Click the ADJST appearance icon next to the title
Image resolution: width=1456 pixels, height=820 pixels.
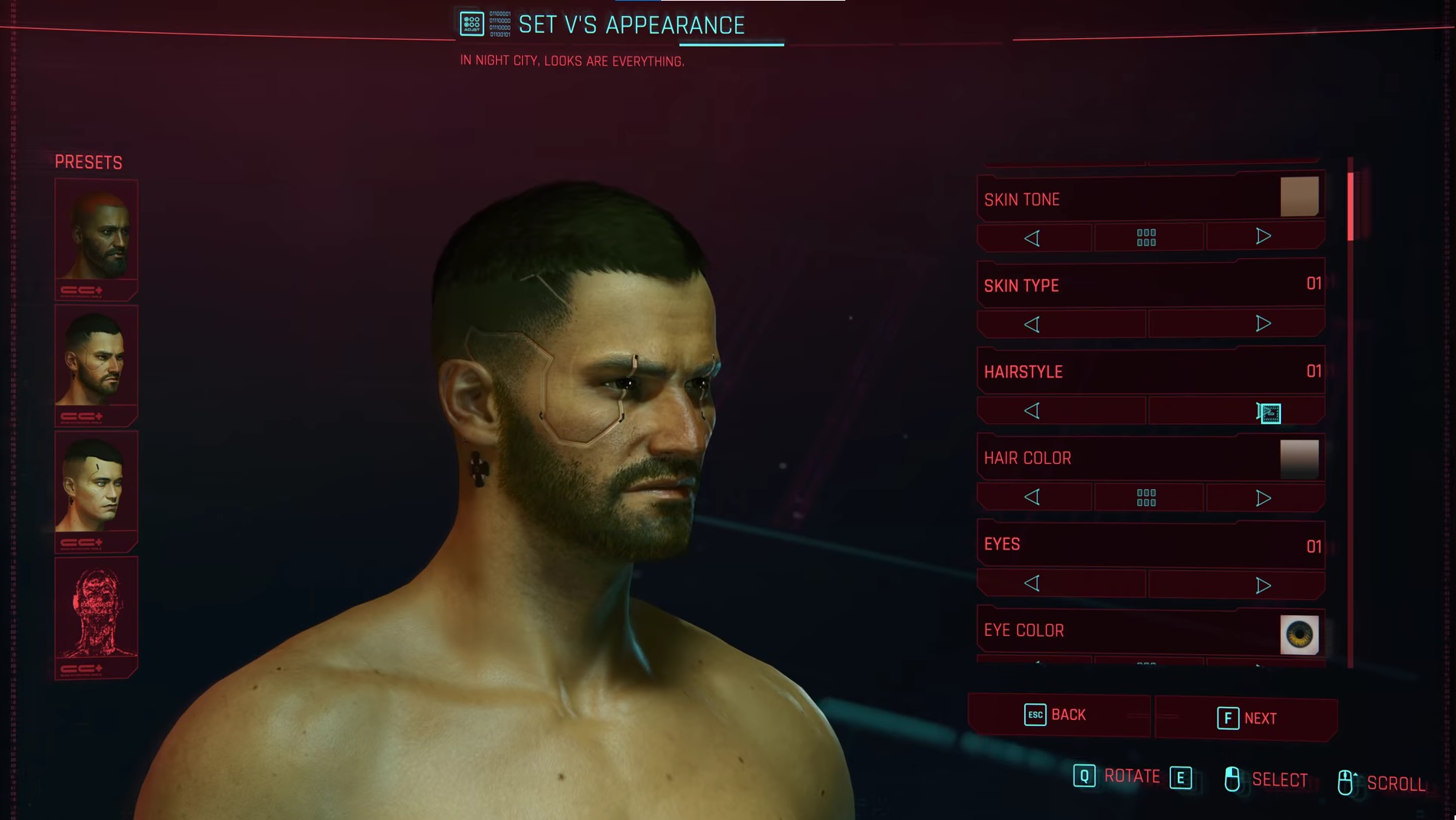click(x=472, y=22)
